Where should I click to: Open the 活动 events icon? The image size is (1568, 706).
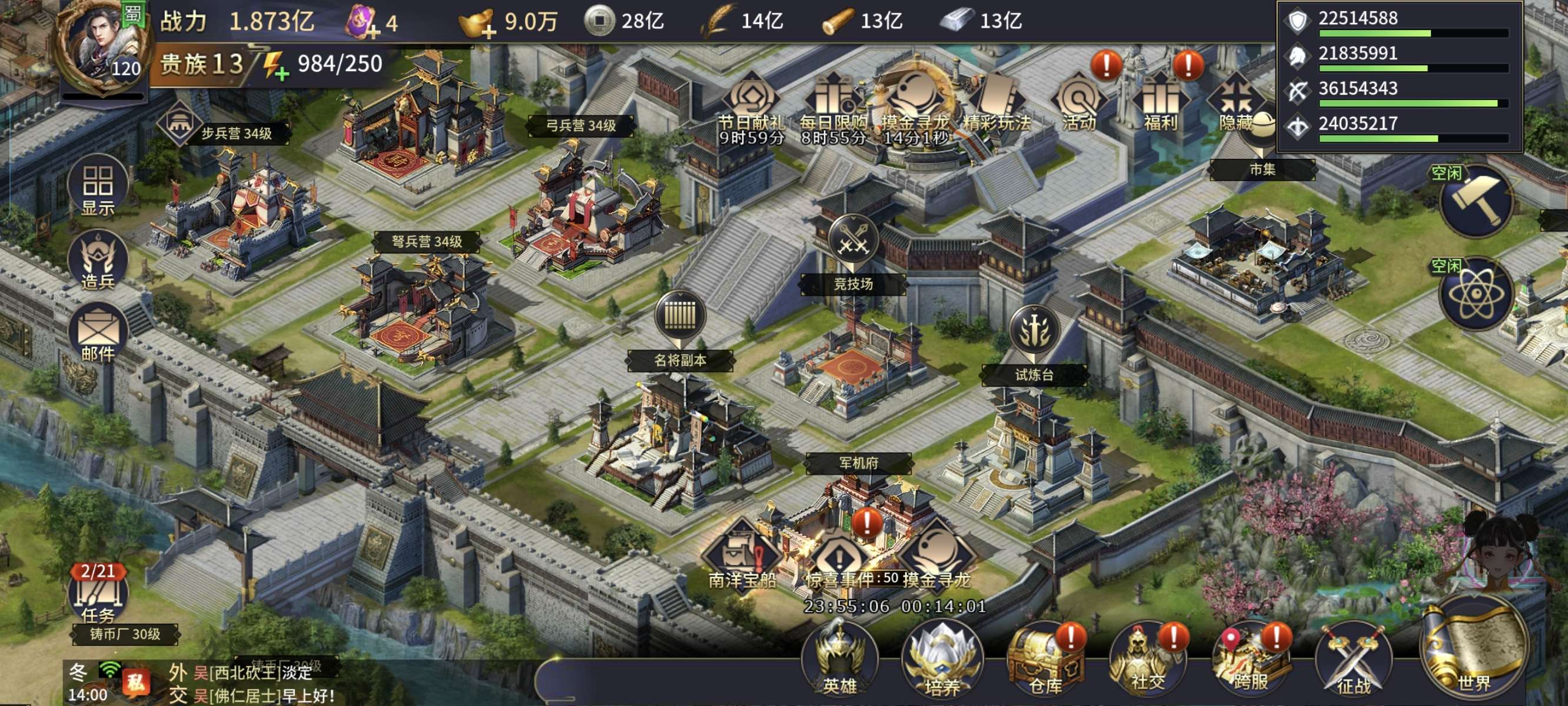1079,104
